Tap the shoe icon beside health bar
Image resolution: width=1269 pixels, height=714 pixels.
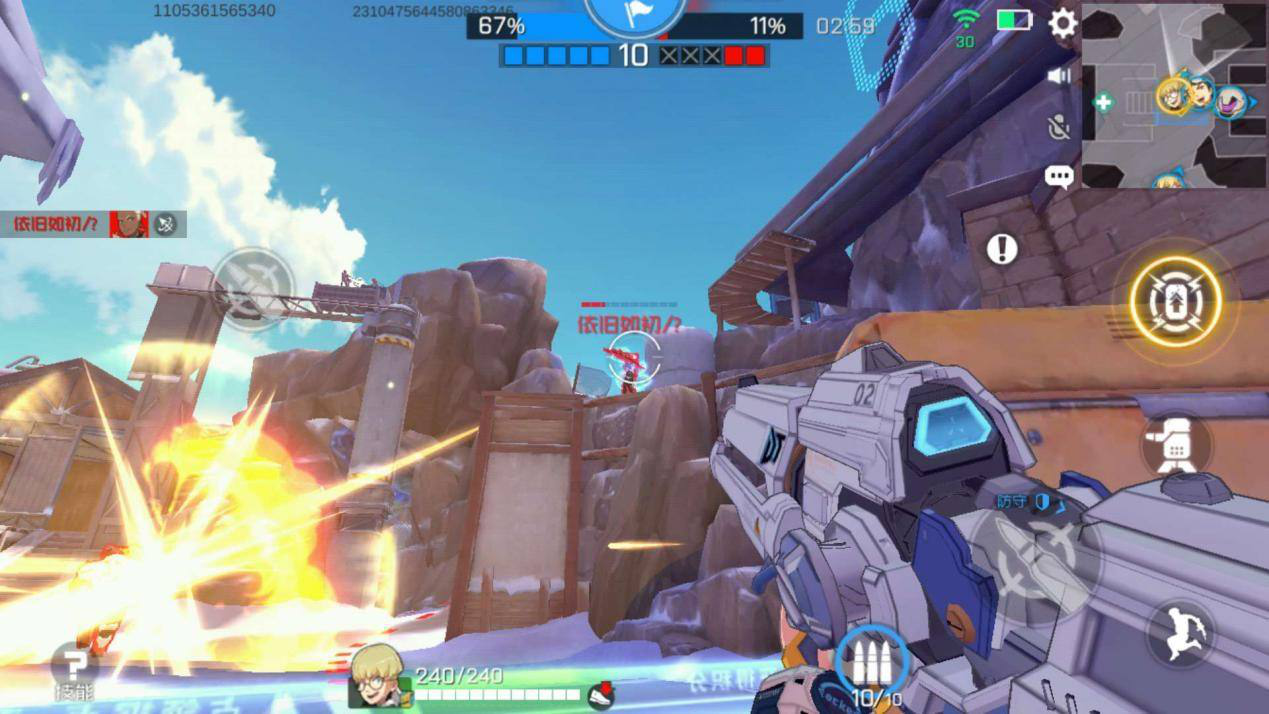tap(601, 694)
